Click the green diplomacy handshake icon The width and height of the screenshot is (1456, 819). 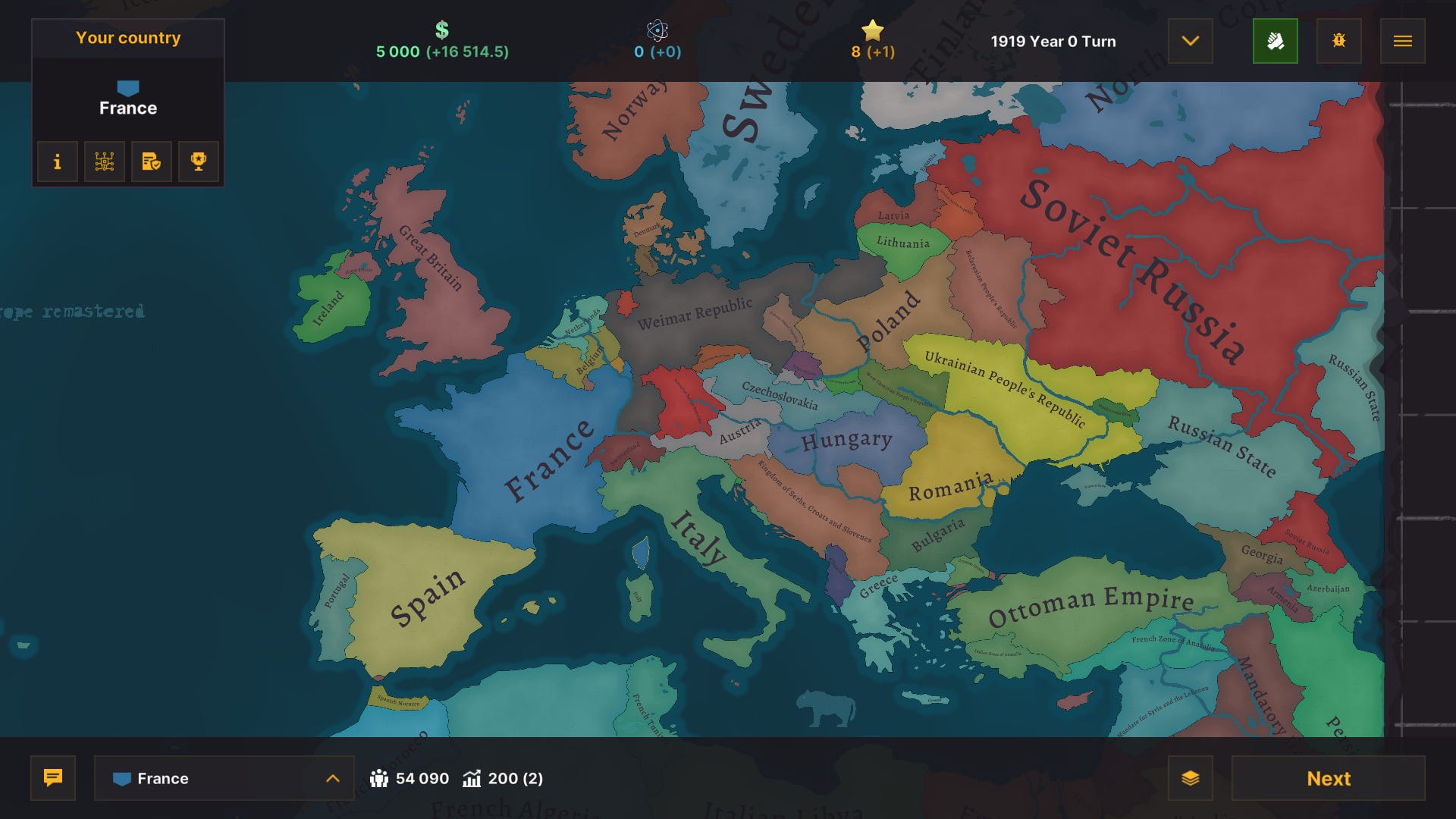click(1276, 41)
